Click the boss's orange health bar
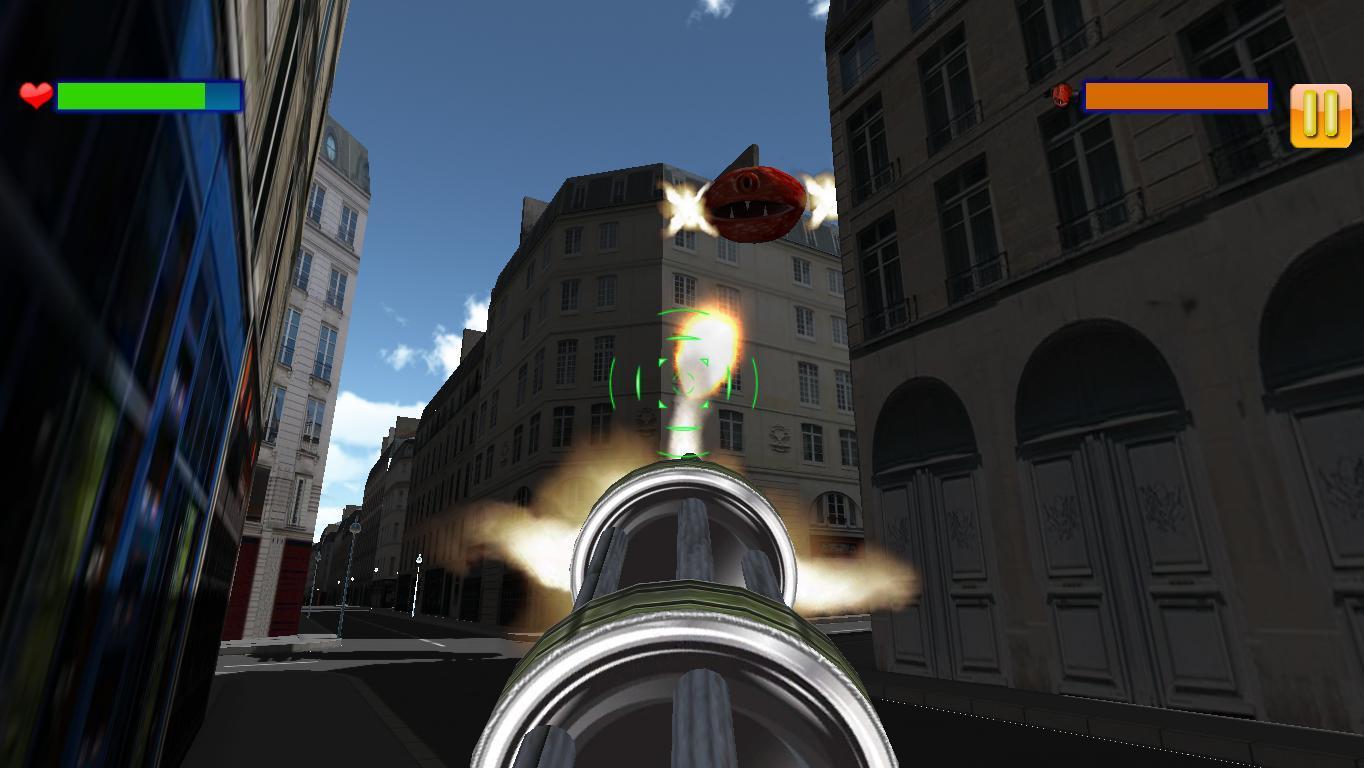Viewport: 1364px width, 768px height. (x=1175, y=95)
